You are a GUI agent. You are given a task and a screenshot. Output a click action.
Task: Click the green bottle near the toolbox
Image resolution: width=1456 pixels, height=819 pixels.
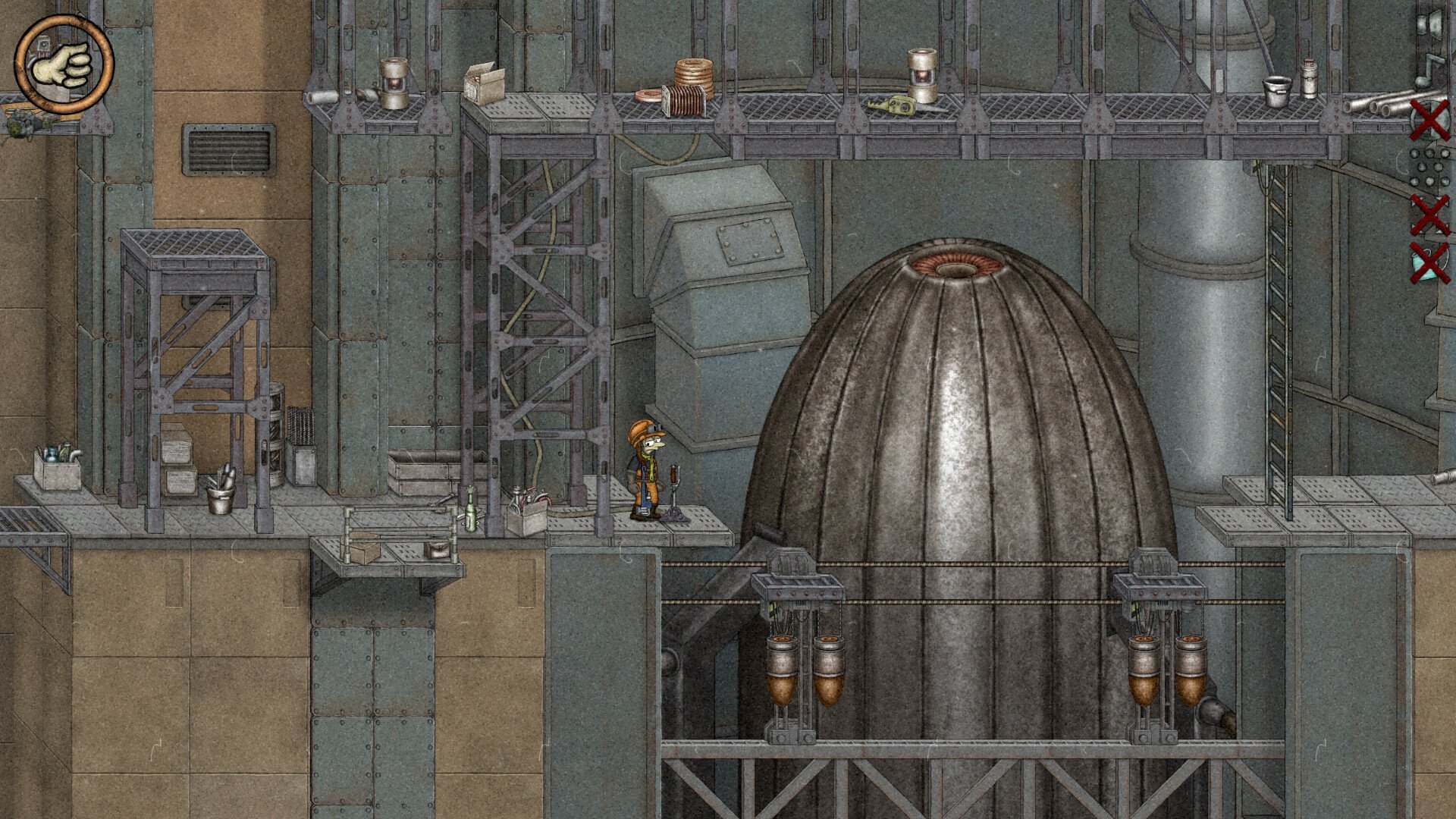coord(470,510)
